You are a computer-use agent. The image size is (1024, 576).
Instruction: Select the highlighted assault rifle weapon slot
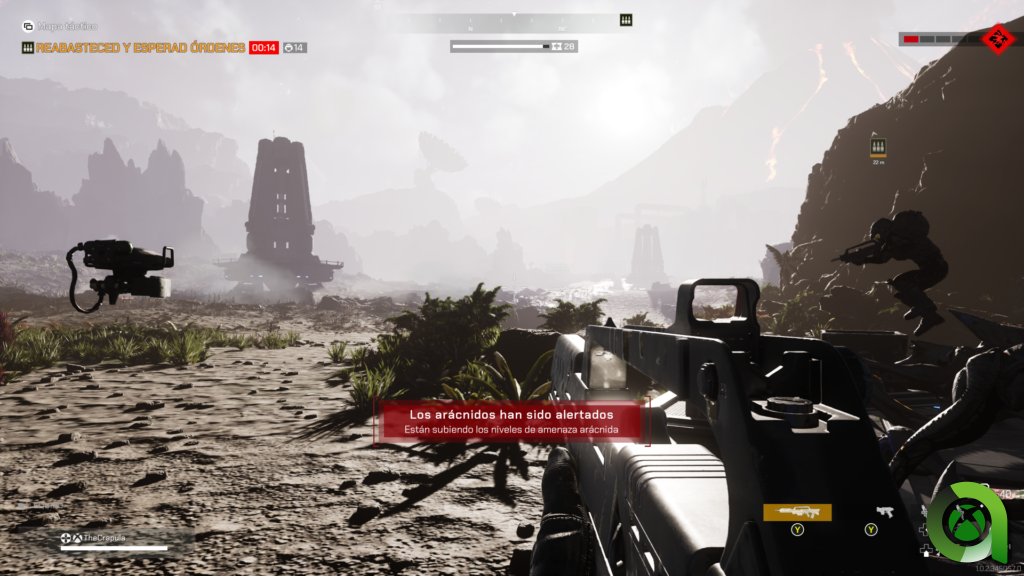click(x=797, y=512)
